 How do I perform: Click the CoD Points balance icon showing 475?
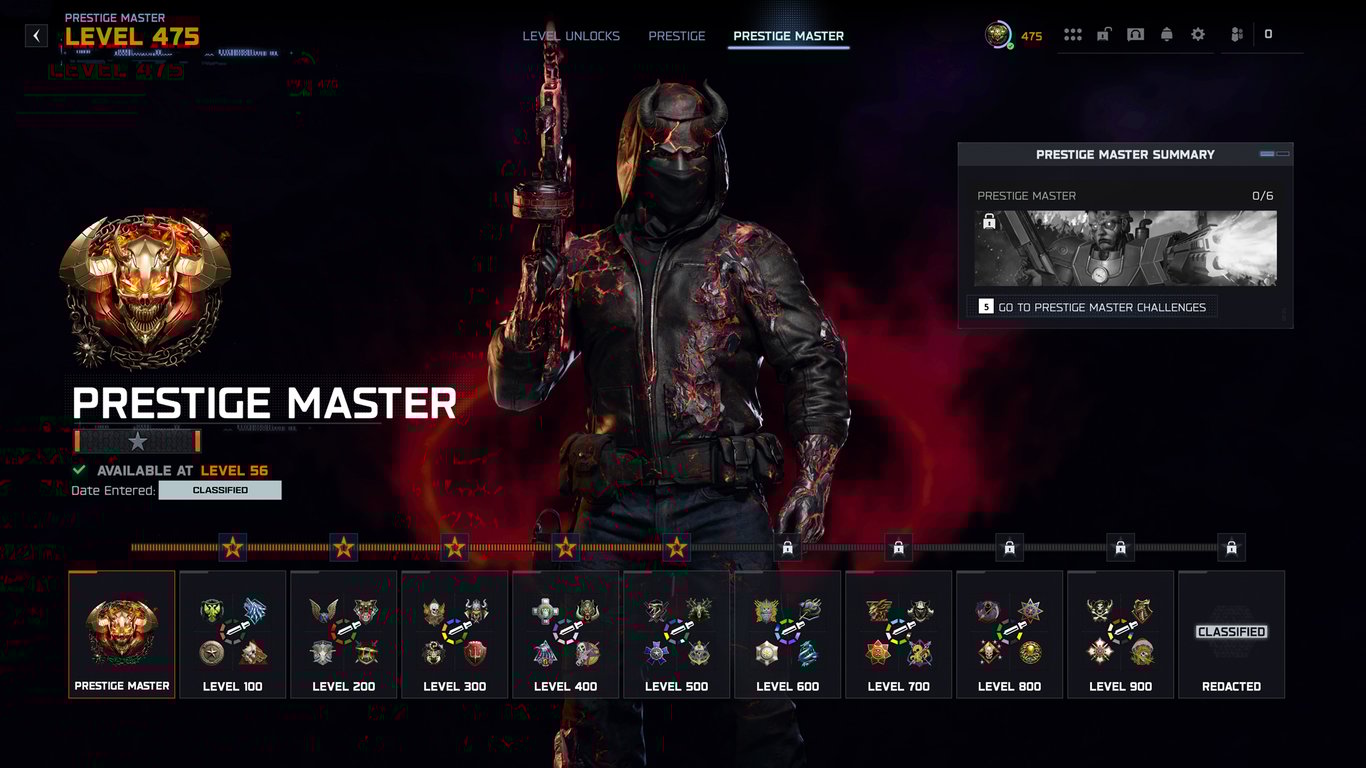pyautogui.click(x=996, y=34)
